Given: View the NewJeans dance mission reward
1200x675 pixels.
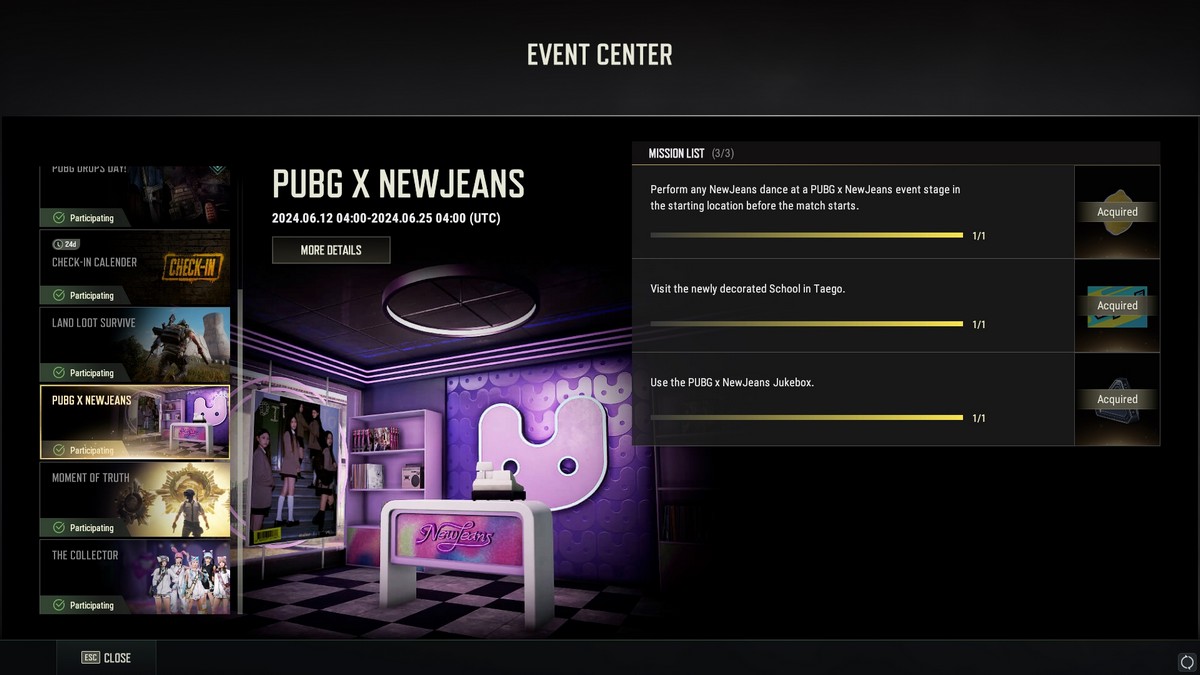Looking at the screenshot, I should click(x=1117, y=212).
